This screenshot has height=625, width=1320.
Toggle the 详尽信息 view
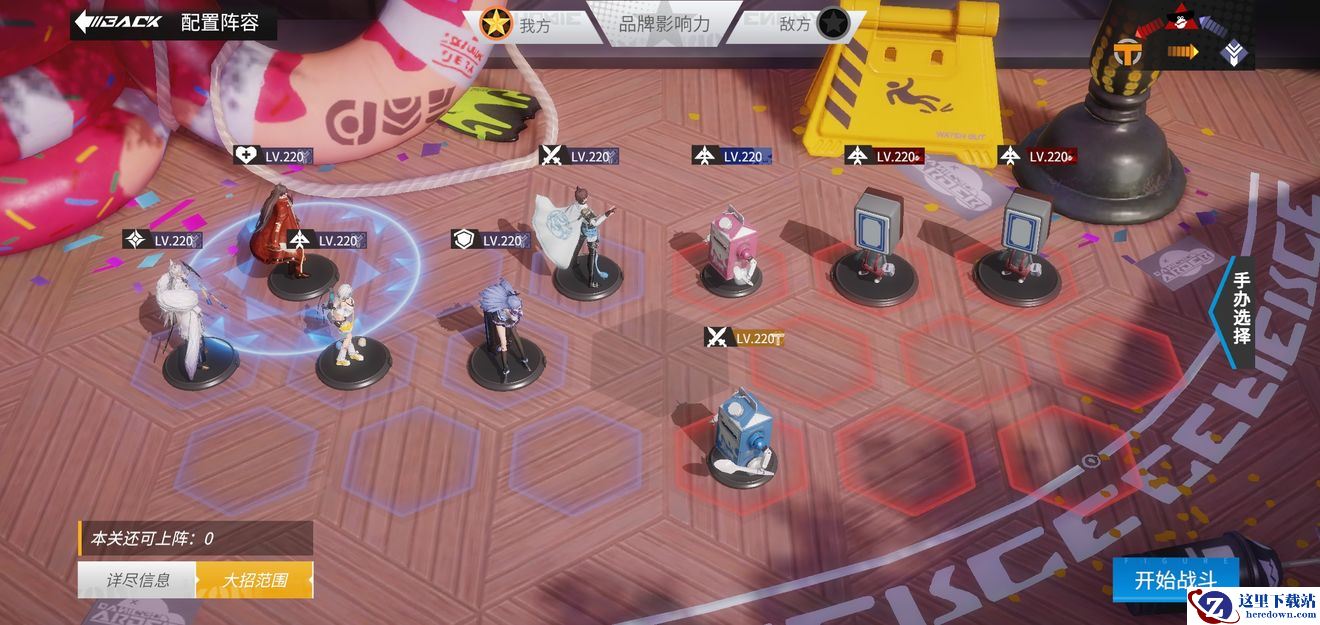pyautogui.click(x=138, y=580)
